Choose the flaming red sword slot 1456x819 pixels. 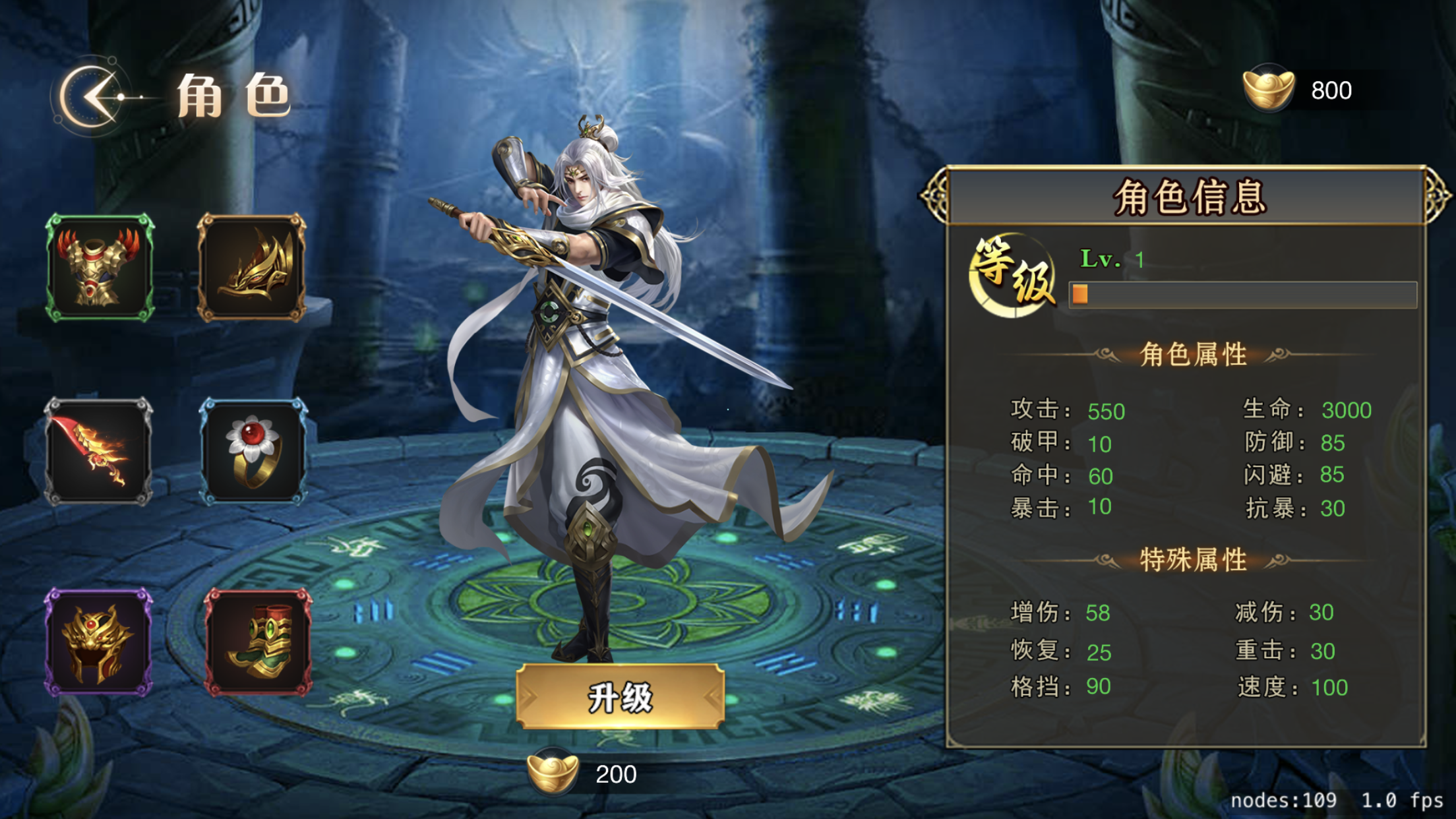(98, 452)
